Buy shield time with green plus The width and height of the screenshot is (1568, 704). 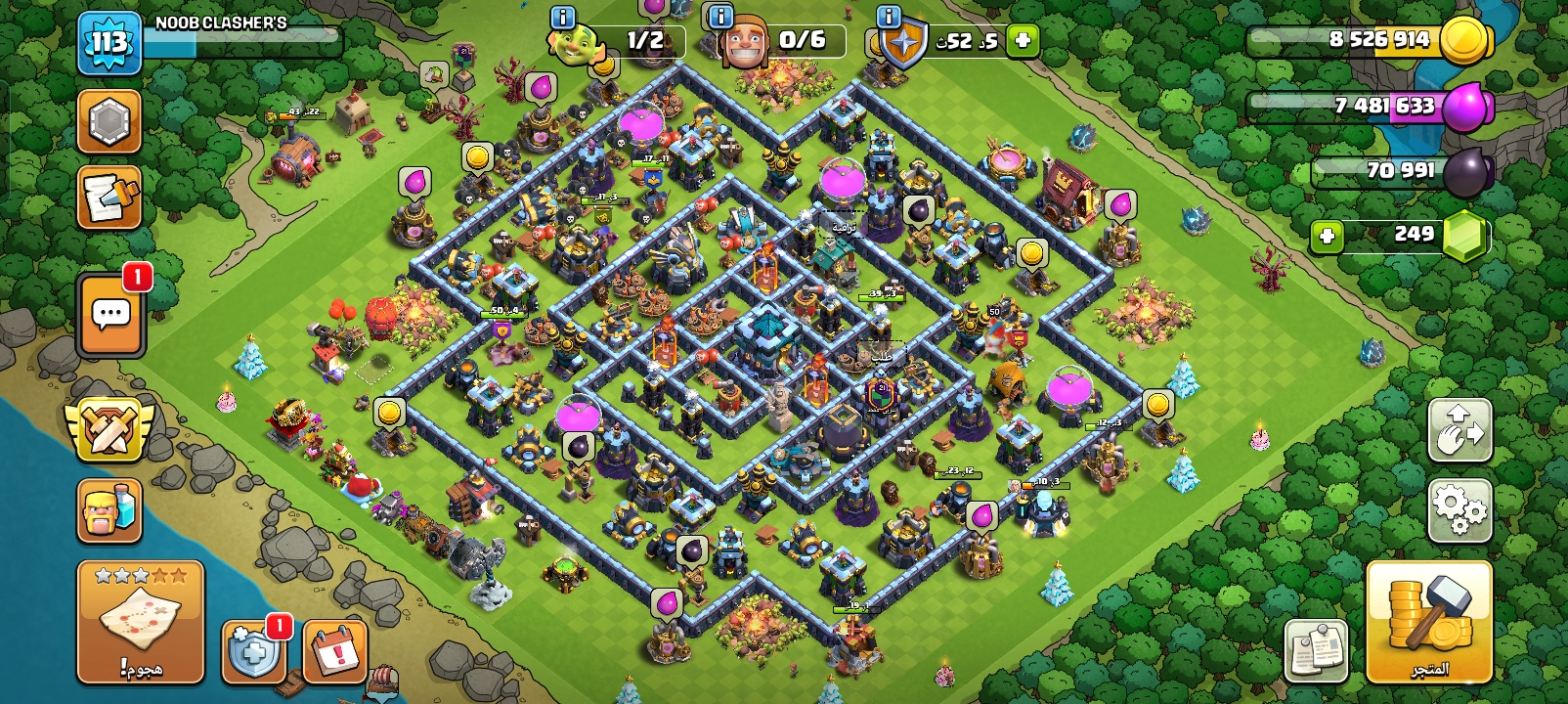pyautogui.click(x=1023, y=41)
